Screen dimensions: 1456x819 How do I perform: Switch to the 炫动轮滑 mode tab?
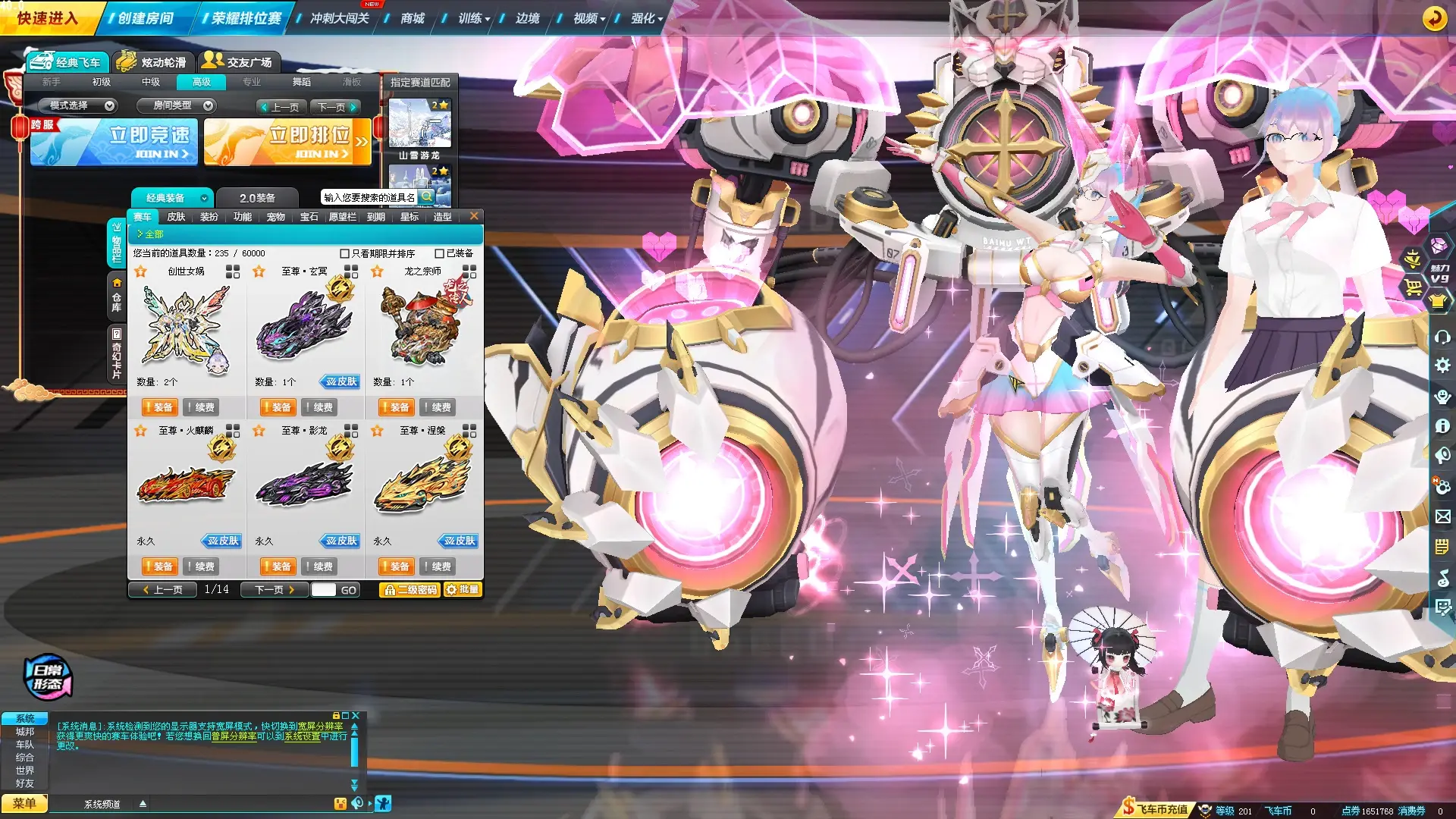click(154, 62)
